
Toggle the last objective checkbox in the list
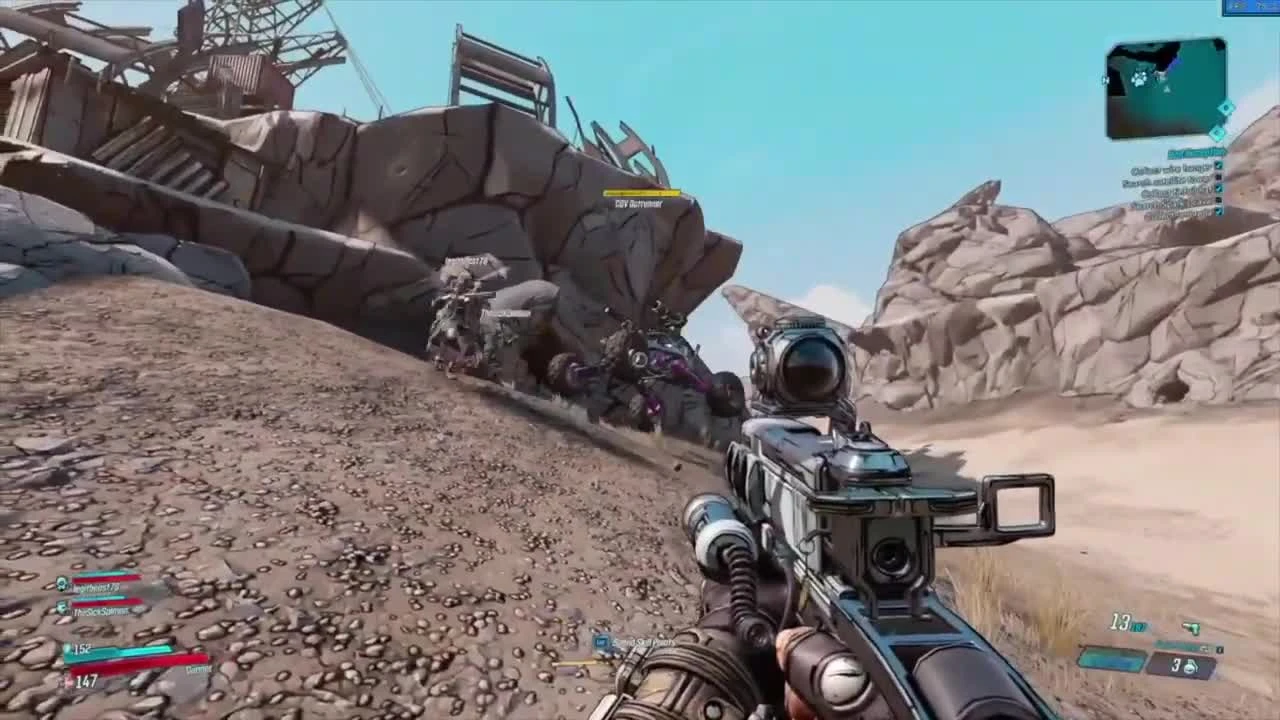click(x=1218, y=211)
